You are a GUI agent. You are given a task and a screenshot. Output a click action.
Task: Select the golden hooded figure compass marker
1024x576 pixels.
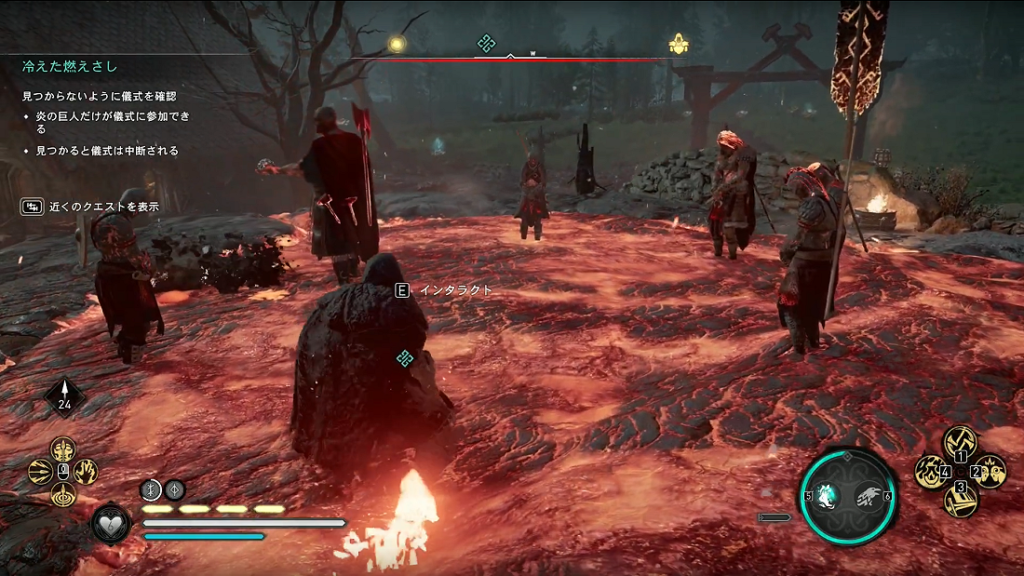678,44
